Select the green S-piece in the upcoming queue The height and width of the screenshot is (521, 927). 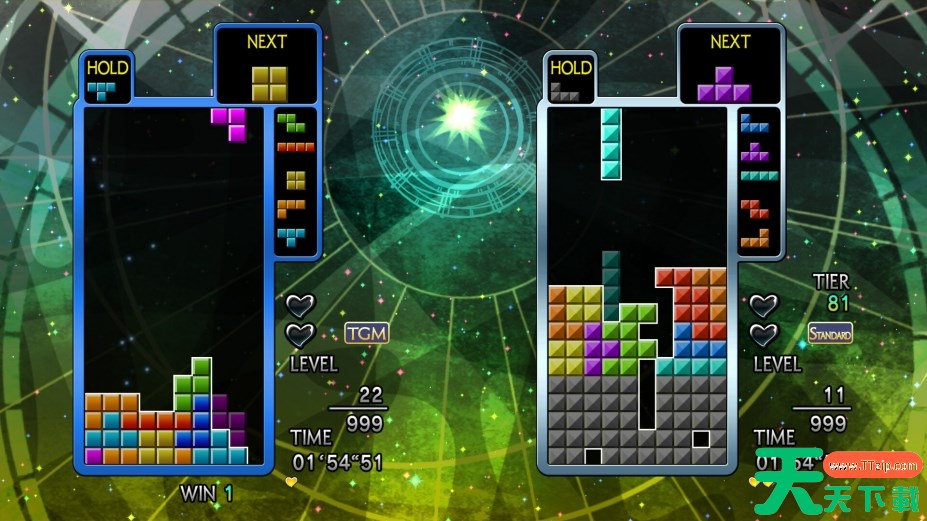click(292, 123)
